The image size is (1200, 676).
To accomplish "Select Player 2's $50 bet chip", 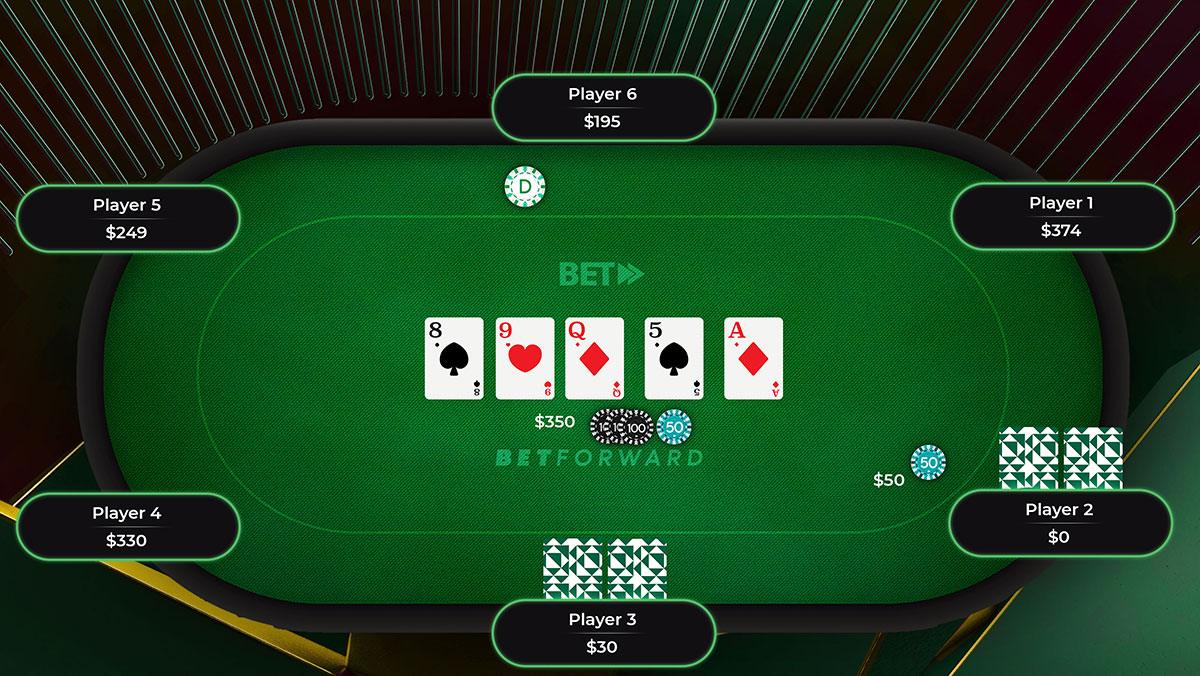I will (928, 463).
